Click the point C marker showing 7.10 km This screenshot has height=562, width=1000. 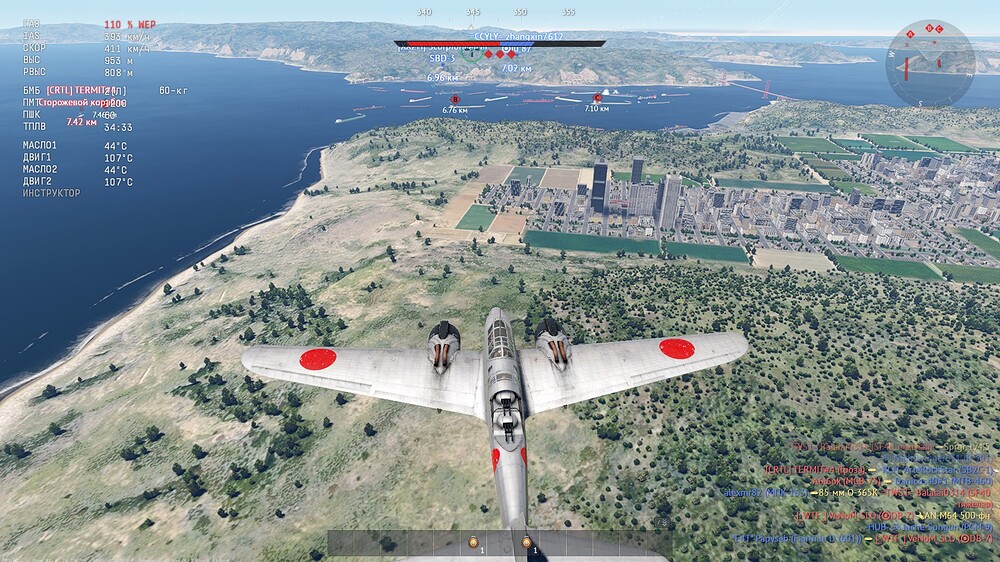[x=597, y=98]
